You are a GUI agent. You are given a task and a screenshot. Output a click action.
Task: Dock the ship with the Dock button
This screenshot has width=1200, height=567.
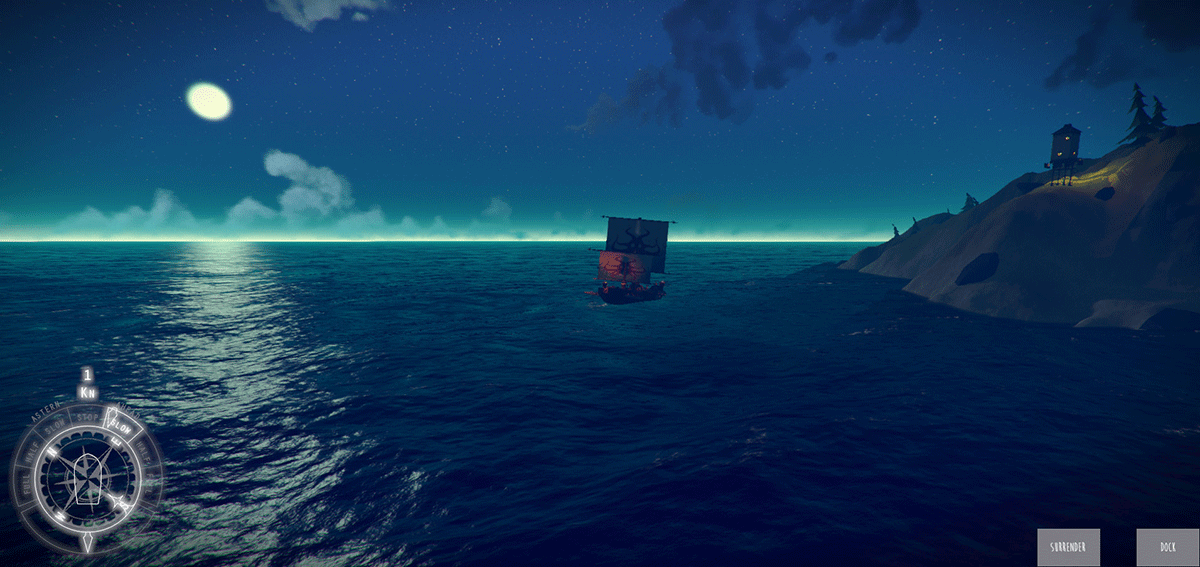coord(1167,547)
